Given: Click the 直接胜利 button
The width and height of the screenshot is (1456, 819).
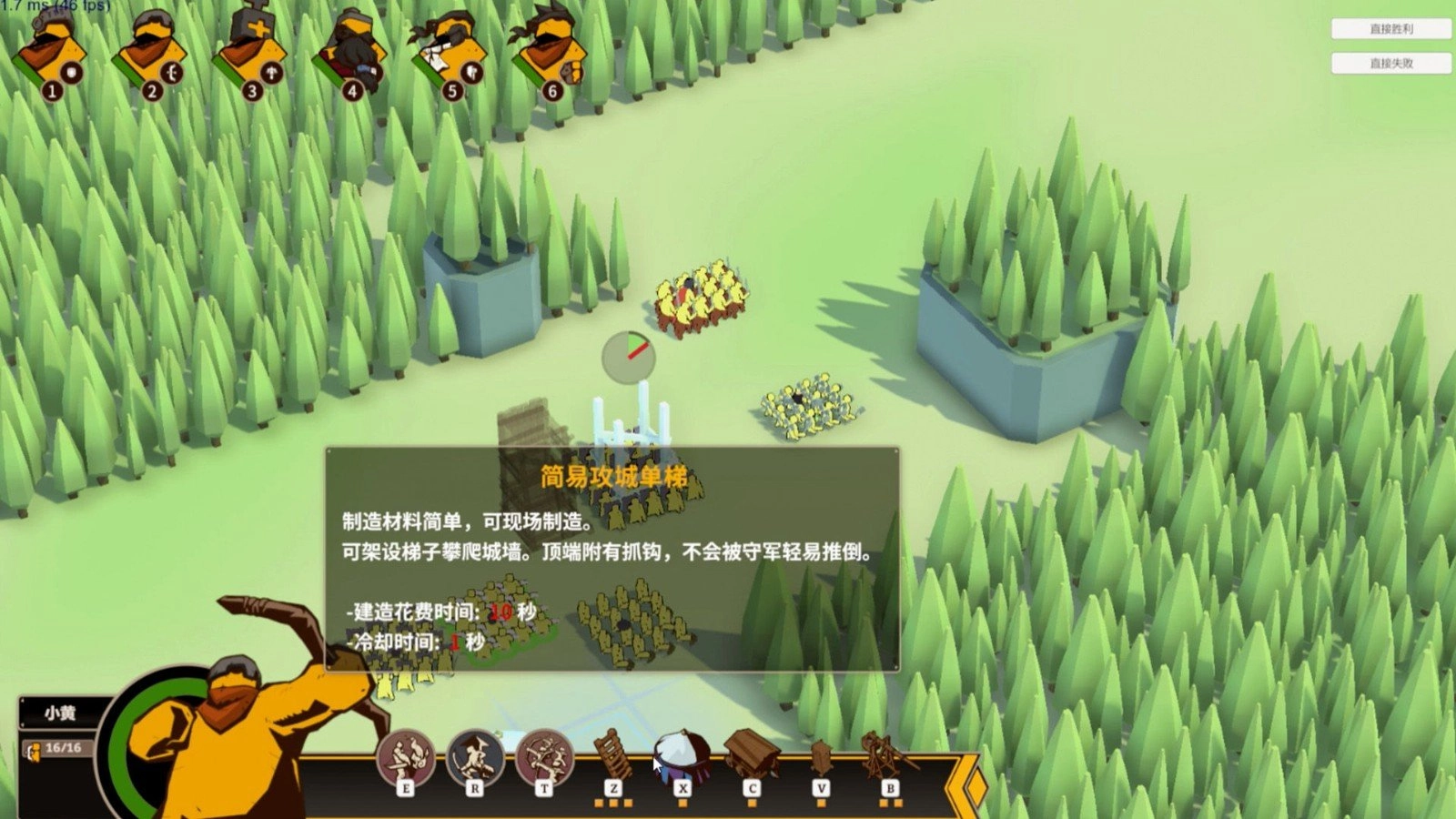Looking at the screenshot, I should (x=1390, y=28).
